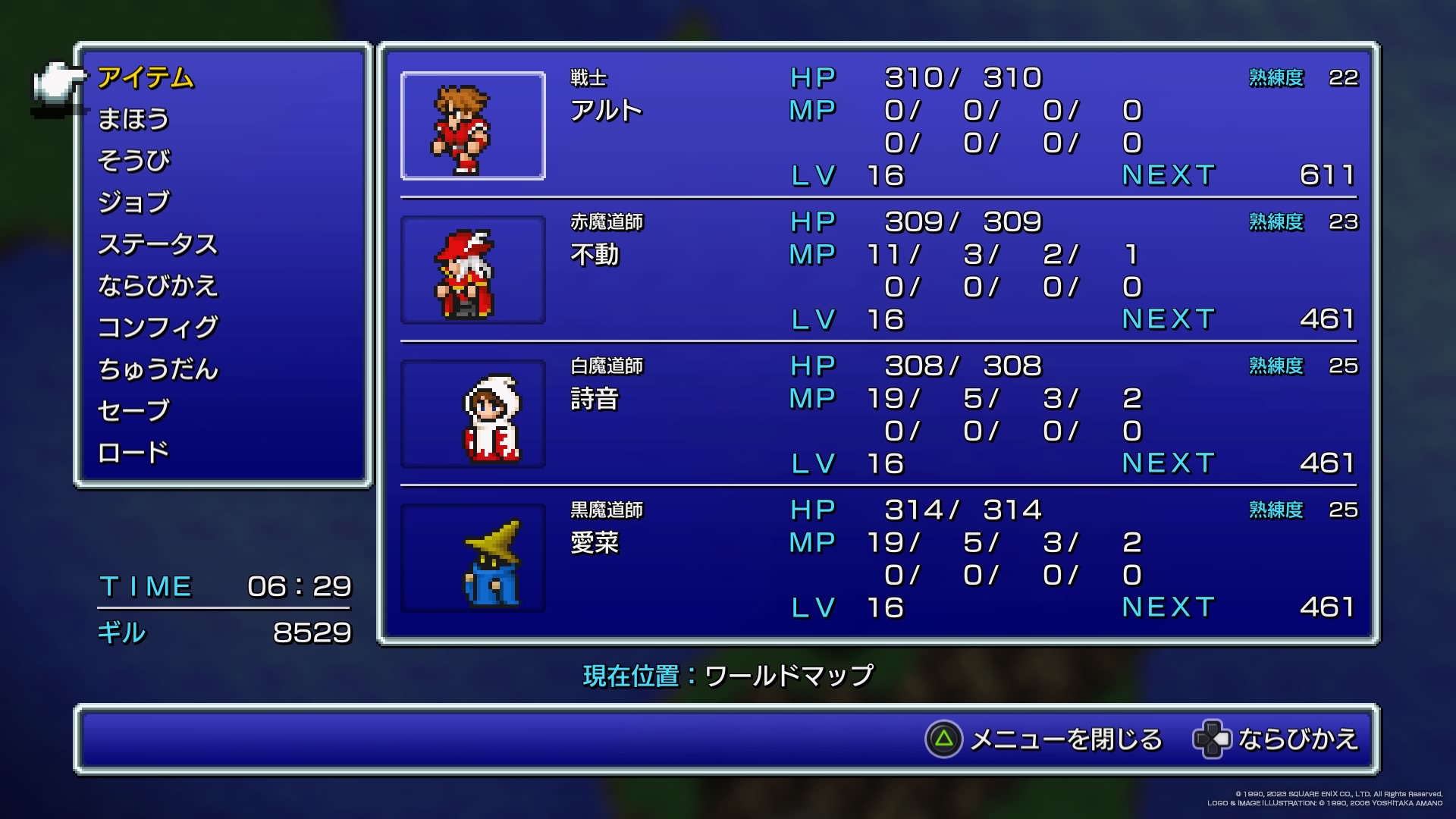Image resolution: width=1456 pixels, height=819 pixels.
Task: Open the アイテム (Item) menu
Action: 146,78
